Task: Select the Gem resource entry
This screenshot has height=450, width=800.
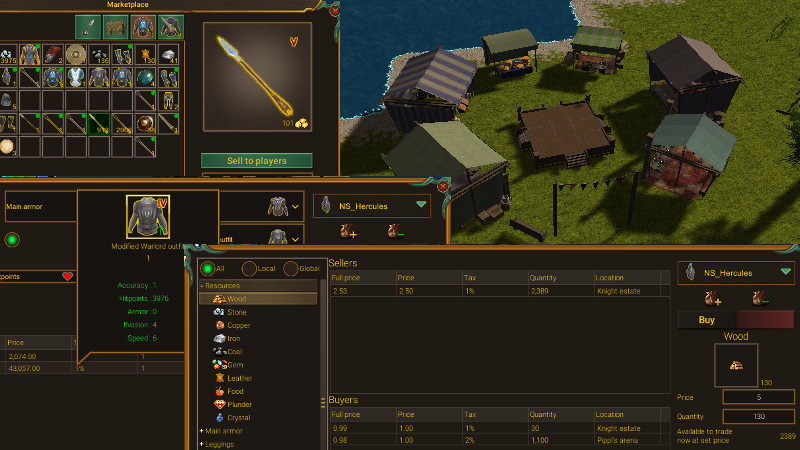Action: click(x=235, y=365)
